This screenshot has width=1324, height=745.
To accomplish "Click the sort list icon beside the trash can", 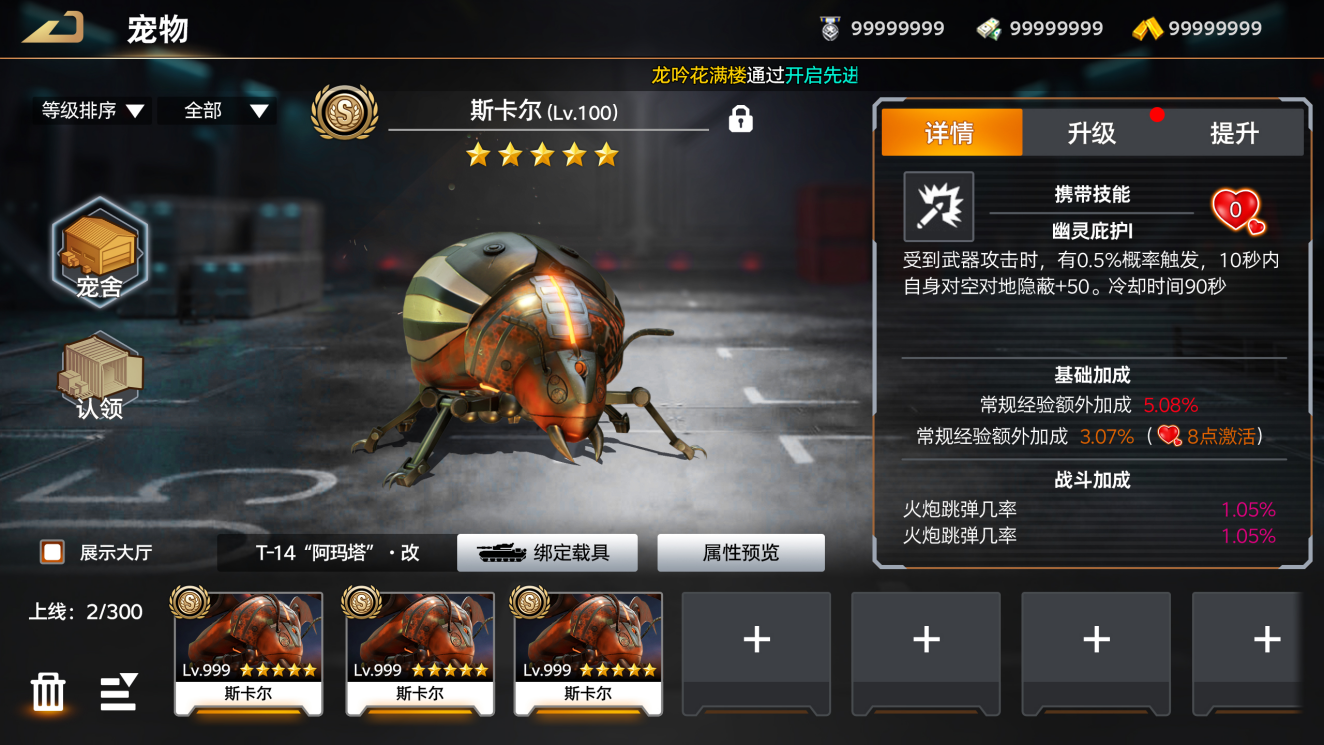I will click(118, 692).
